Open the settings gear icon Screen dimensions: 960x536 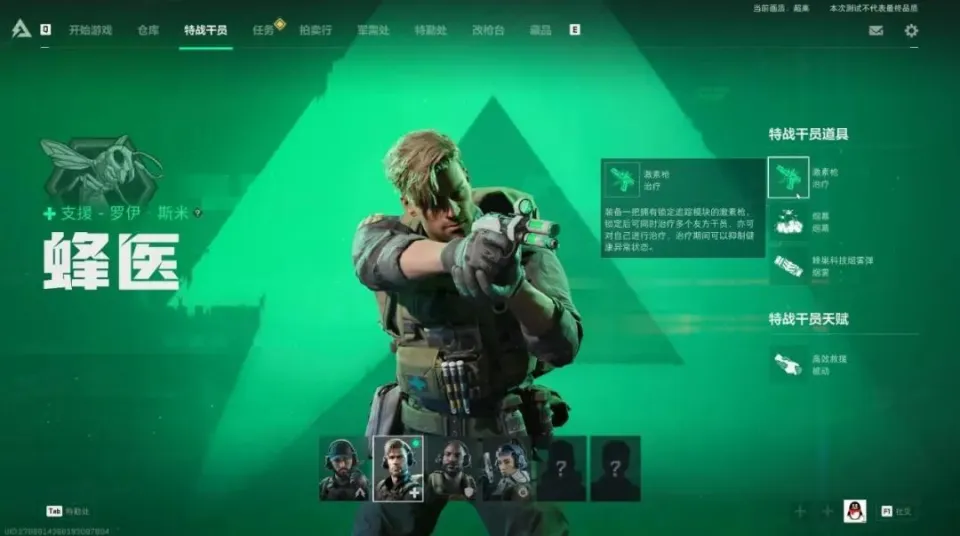911,30
